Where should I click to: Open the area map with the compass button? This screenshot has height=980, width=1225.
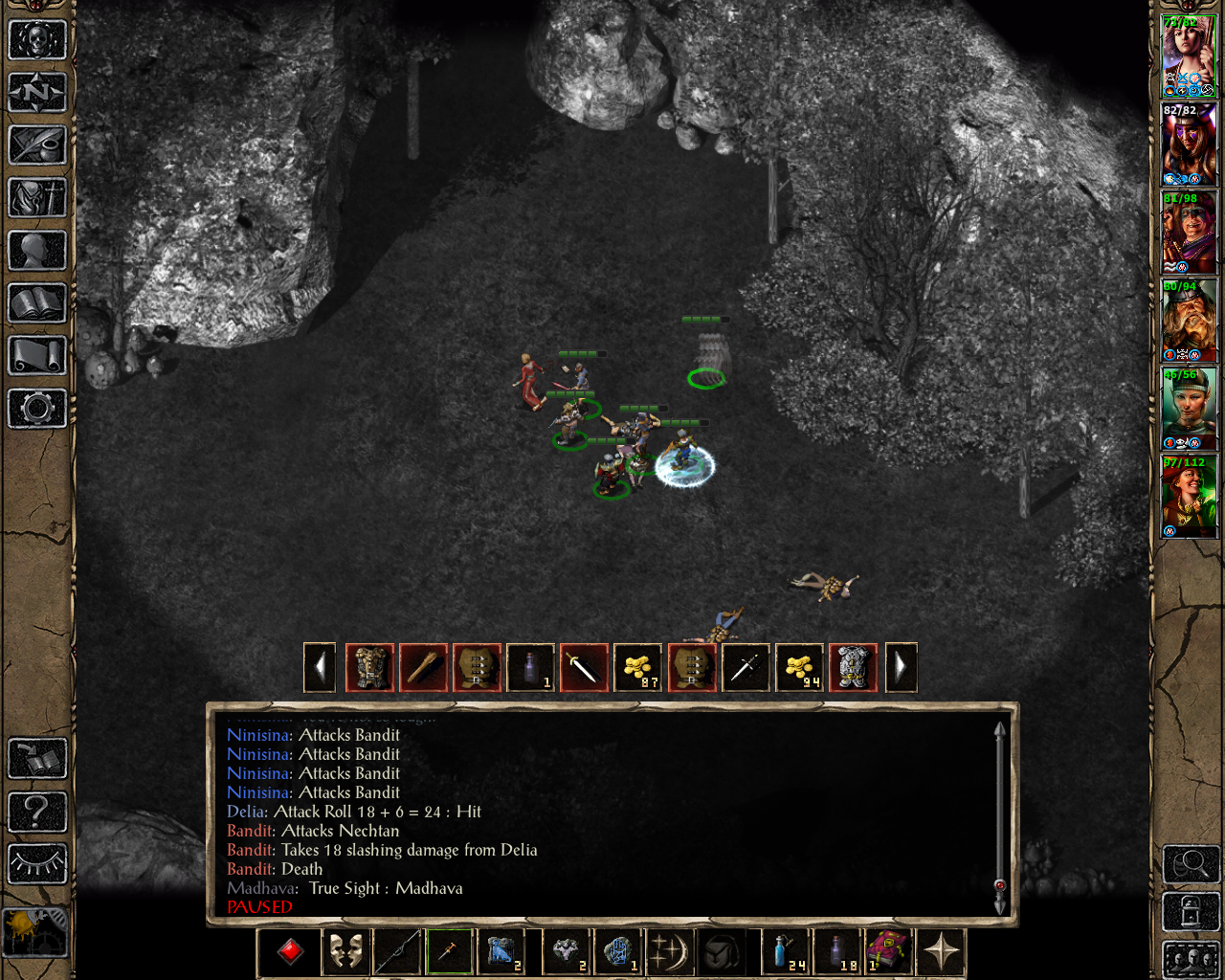coord(37,93)
